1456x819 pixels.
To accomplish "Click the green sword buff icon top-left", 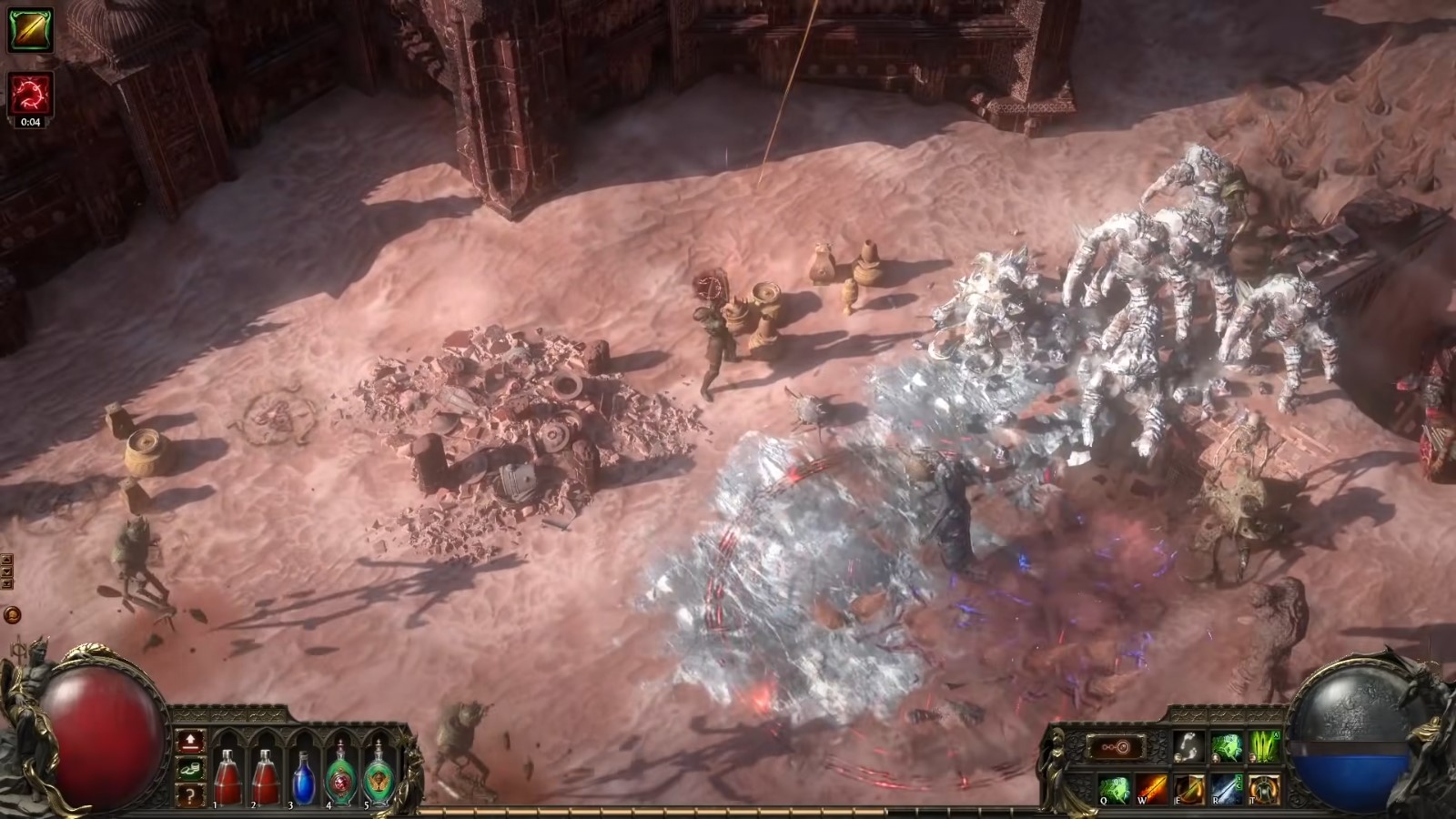I will pos(30,27).
